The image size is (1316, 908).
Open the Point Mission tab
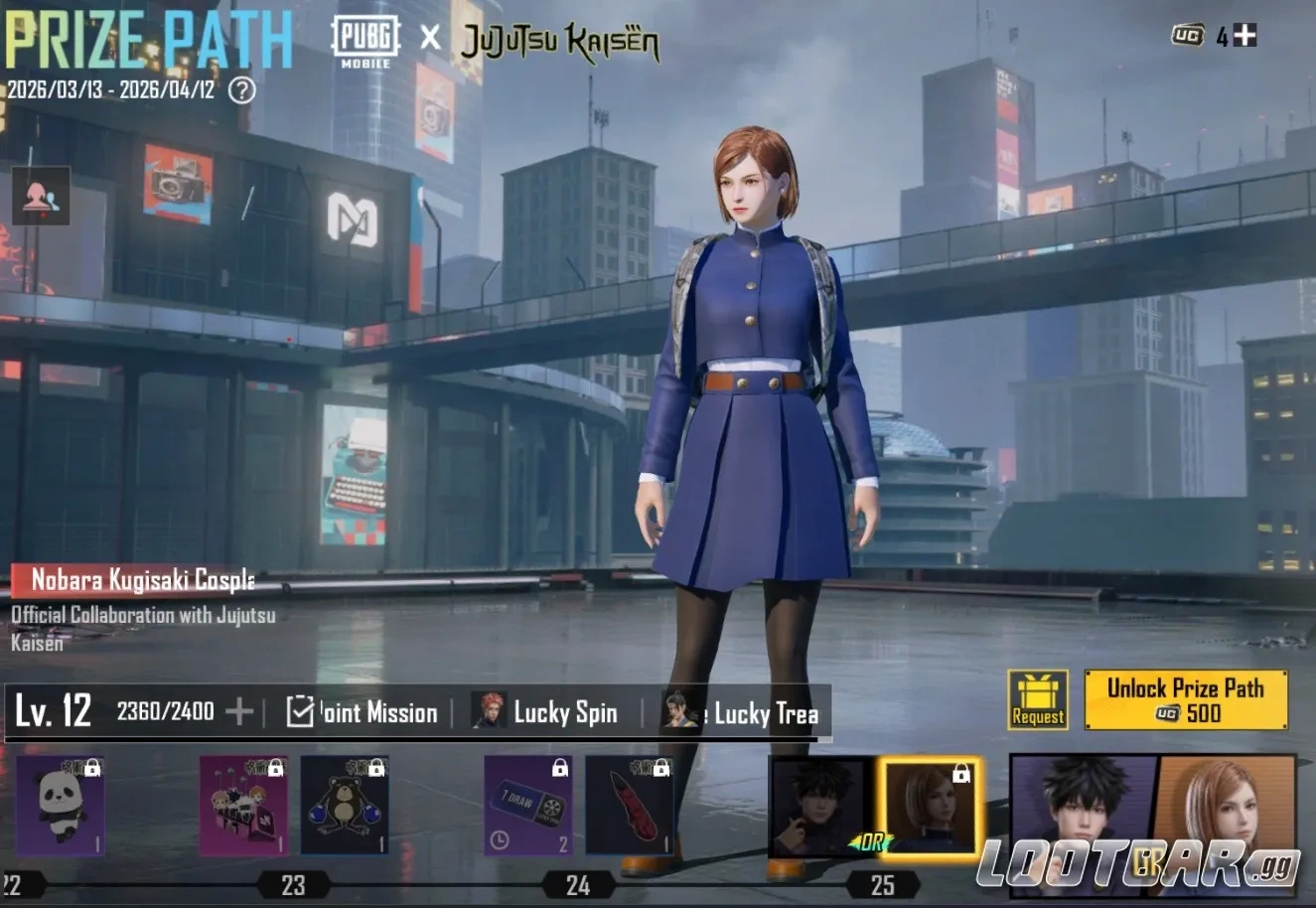coord(363,712)
